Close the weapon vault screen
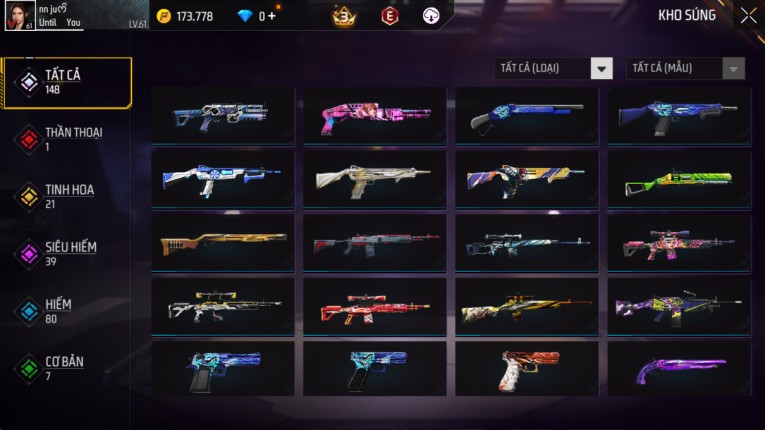Viewport: 765px width, 430px height. pyautogui.click(x=748, y=16)
